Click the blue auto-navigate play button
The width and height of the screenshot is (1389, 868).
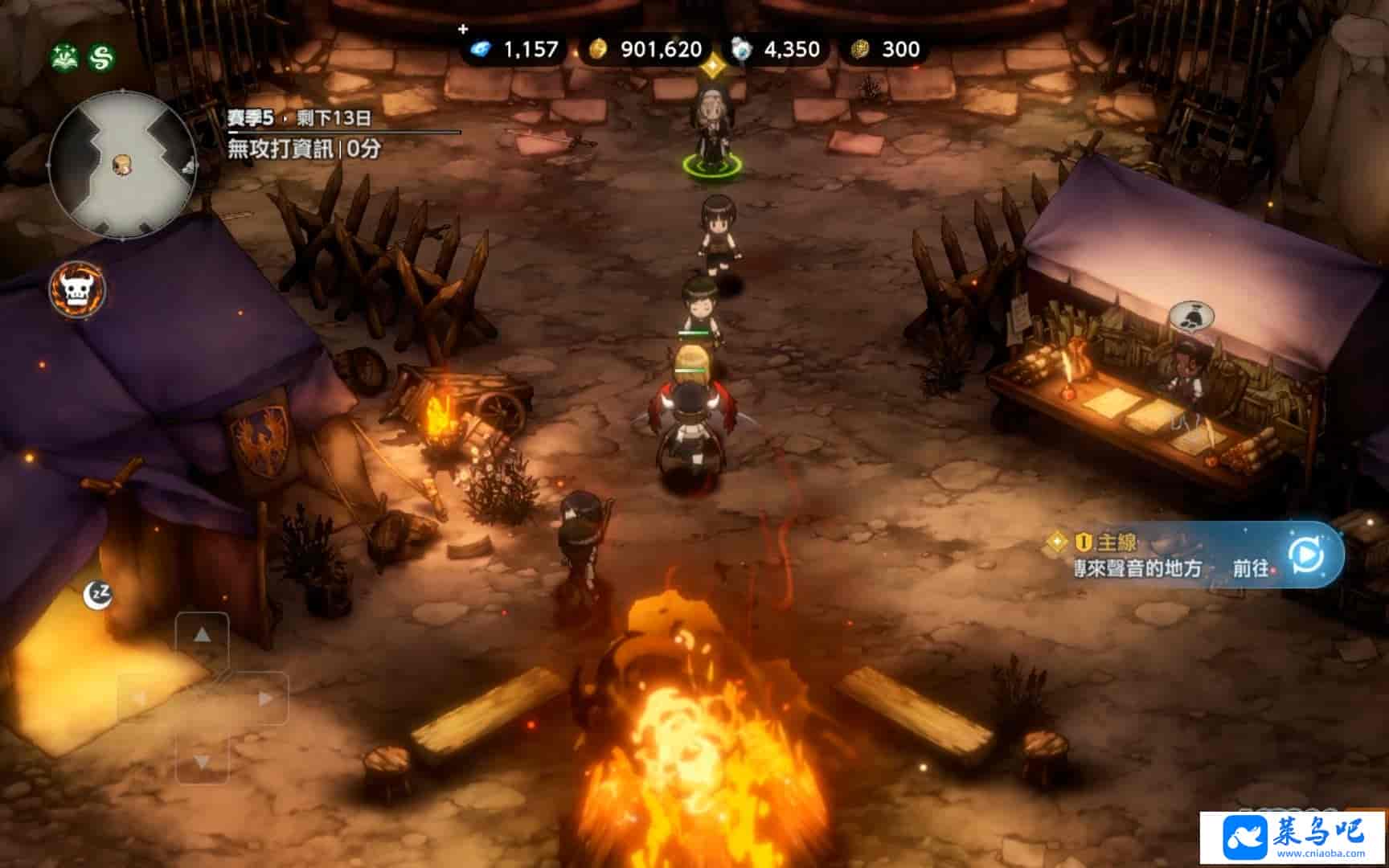tap(1305, 555)
